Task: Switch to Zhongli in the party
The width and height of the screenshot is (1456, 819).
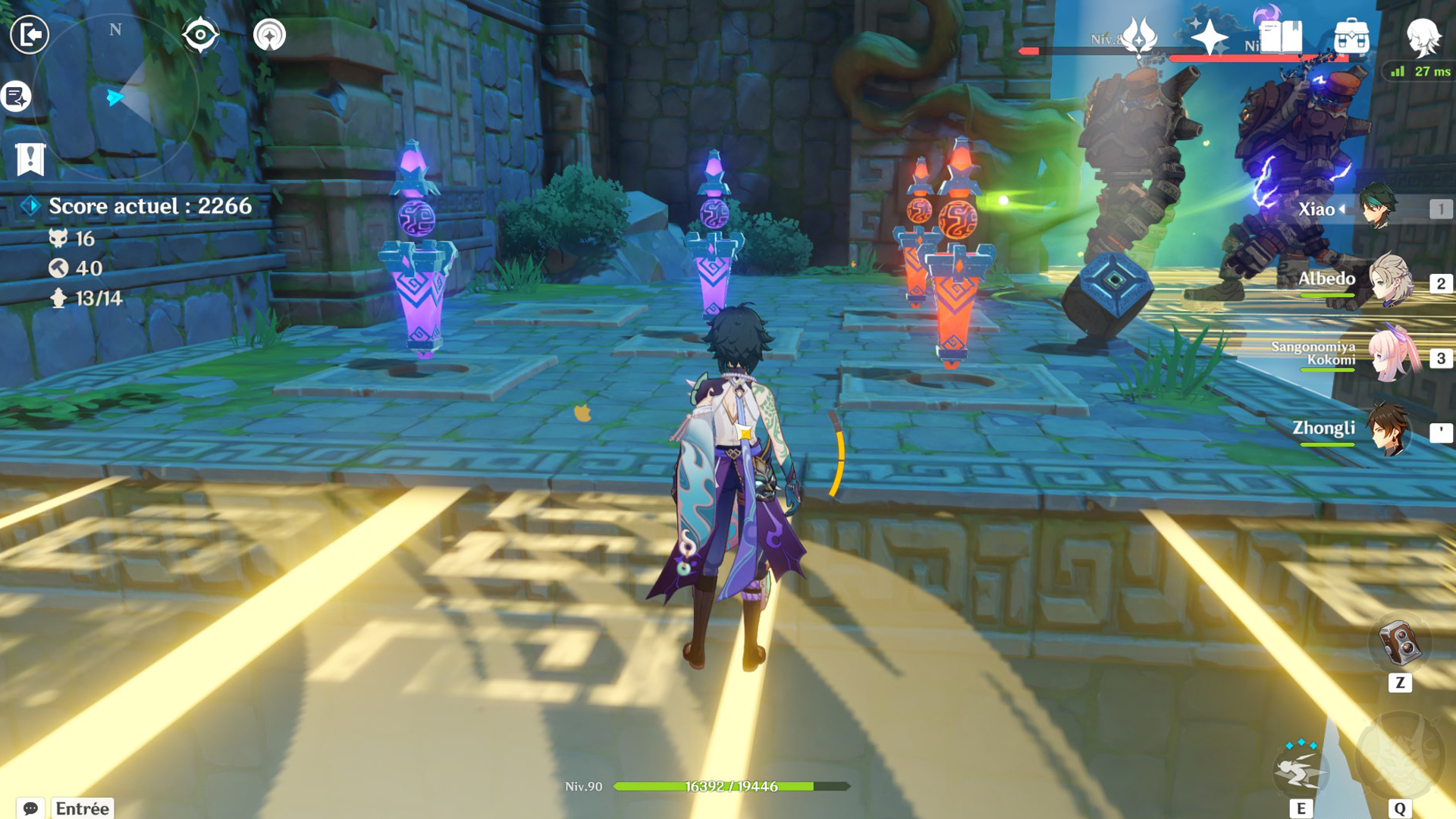Action: tap(1388, 430)
